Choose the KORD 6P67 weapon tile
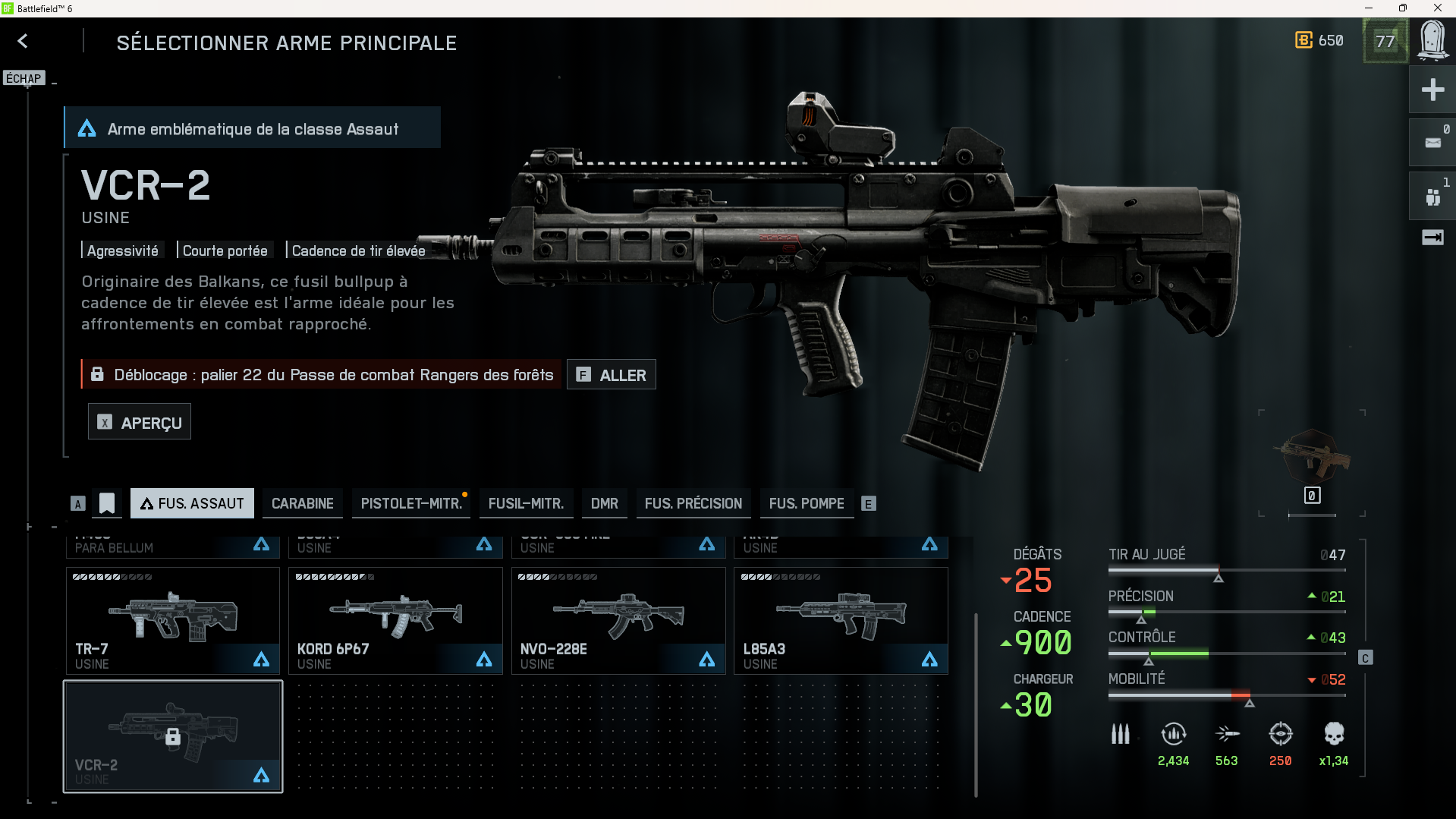Screen dimensions: 1456x819 click(395, 620)
